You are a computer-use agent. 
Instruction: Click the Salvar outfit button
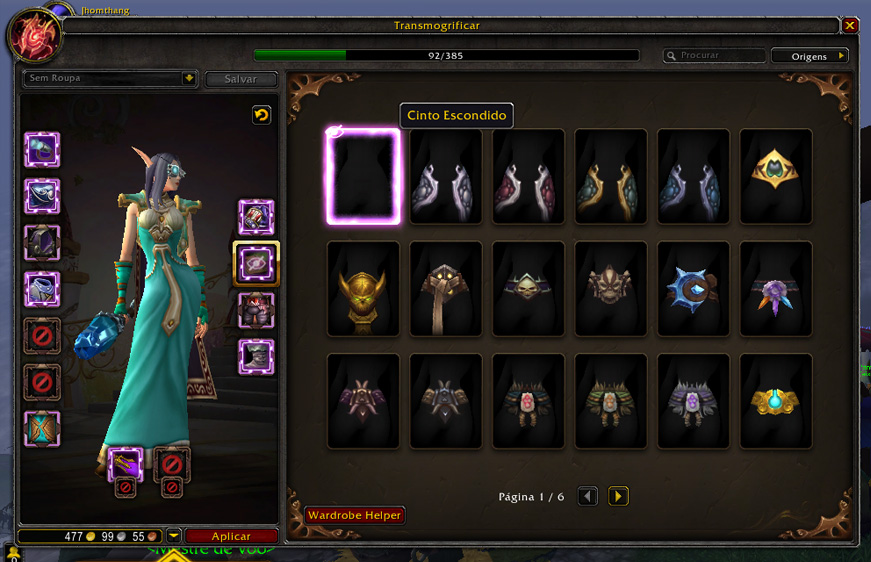(x=241, y=79)
